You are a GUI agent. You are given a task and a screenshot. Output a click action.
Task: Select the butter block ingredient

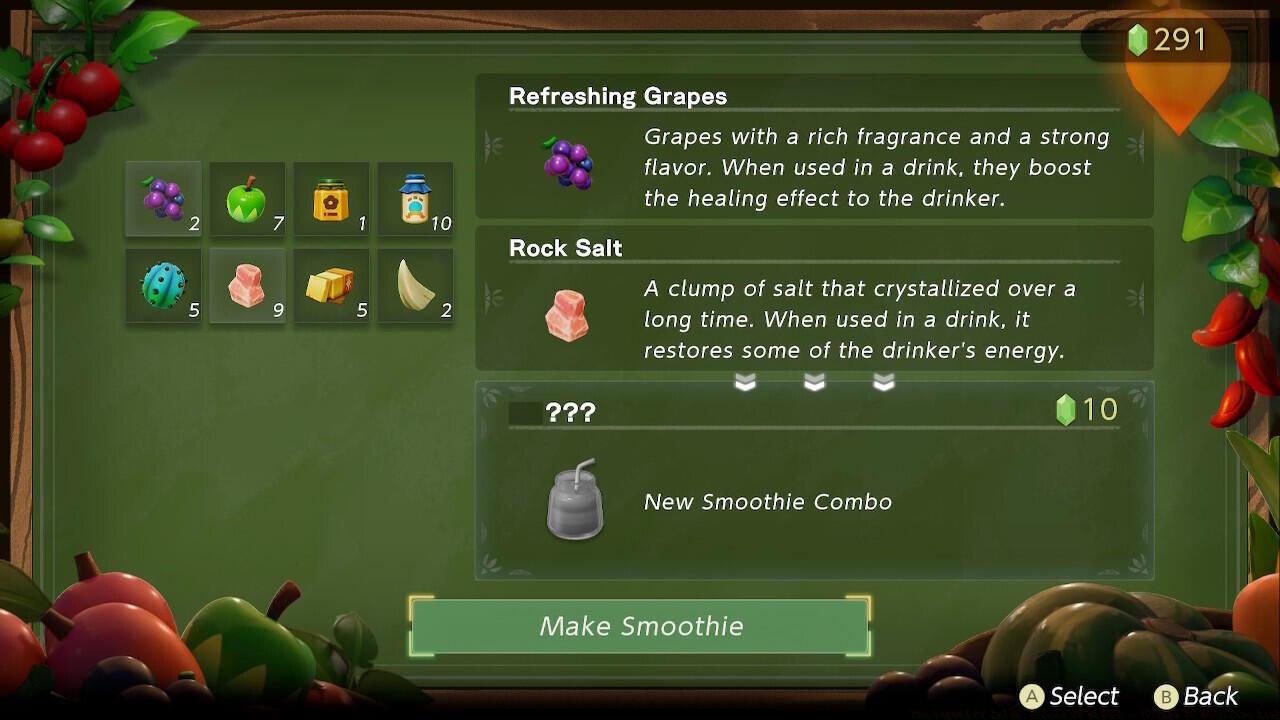click(331, 287)
